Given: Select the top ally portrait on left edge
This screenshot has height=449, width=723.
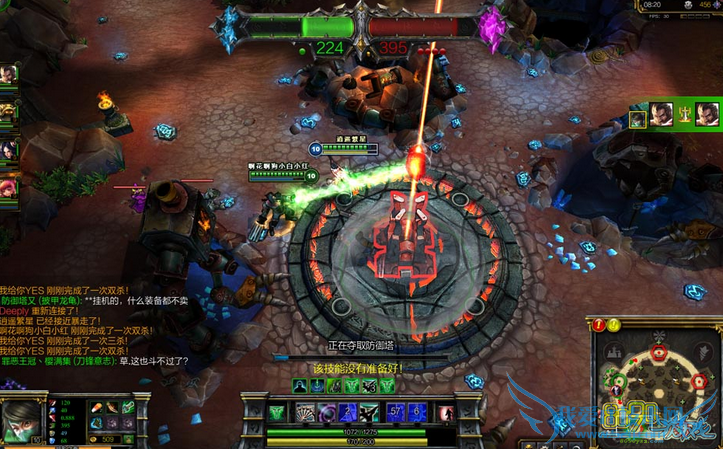Looking at the screenshot, I should tap(8, 75).
